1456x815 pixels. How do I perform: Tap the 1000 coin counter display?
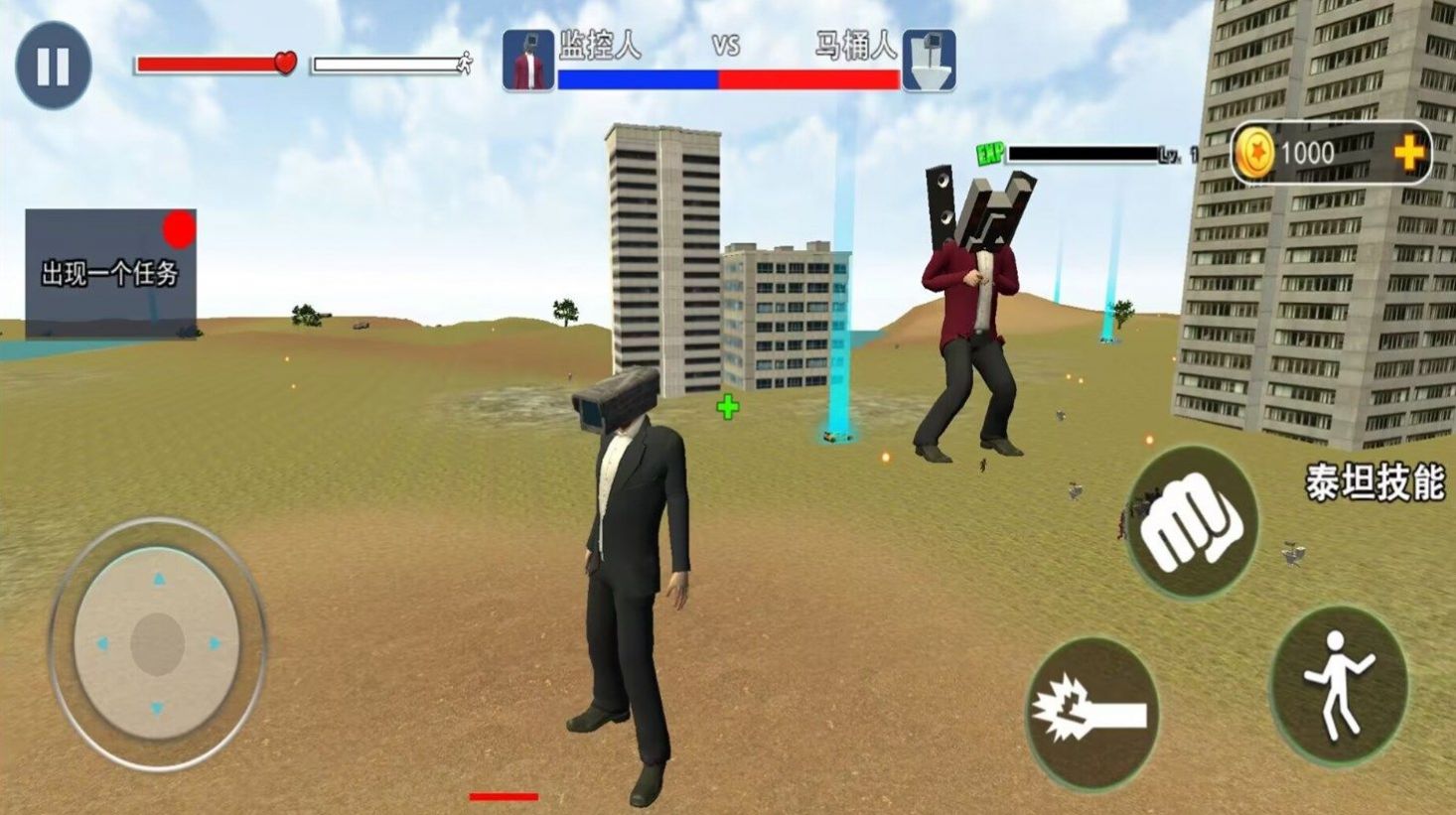1309,152
